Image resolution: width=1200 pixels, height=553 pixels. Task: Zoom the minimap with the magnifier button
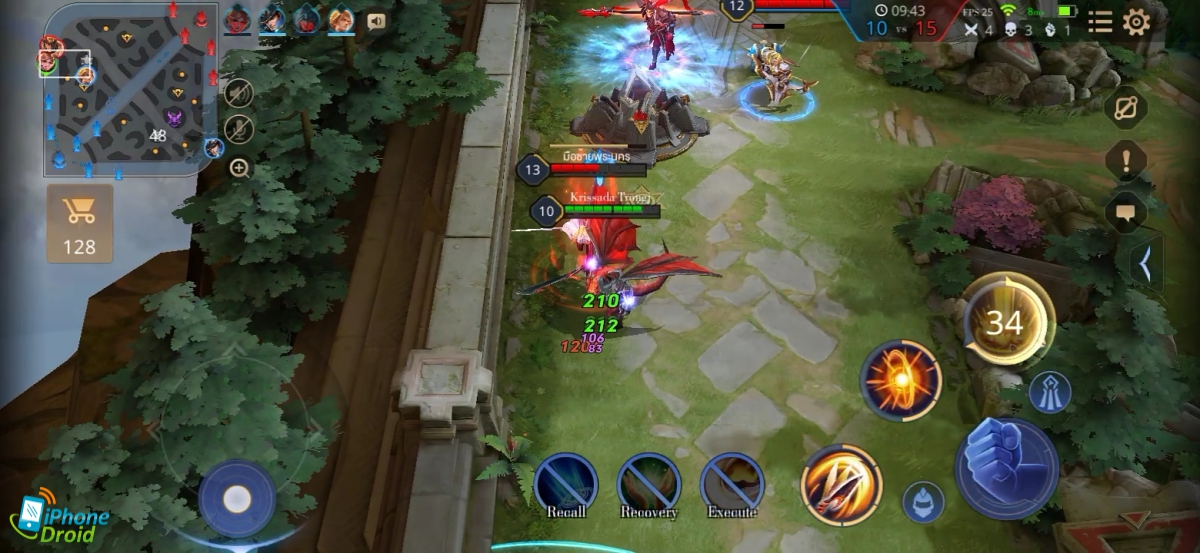(239, 168)
